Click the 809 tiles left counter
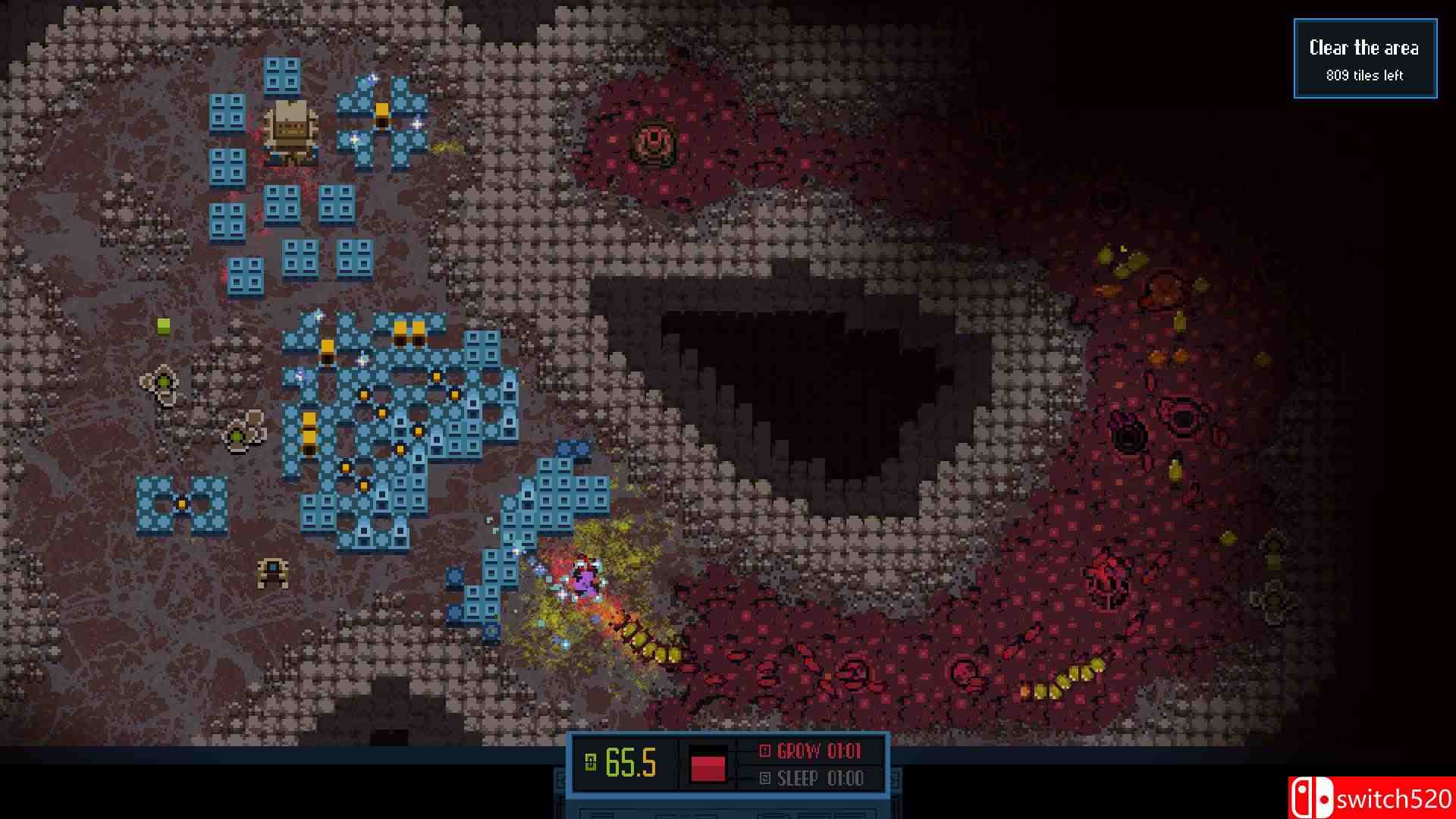 tap(1363, 75)
